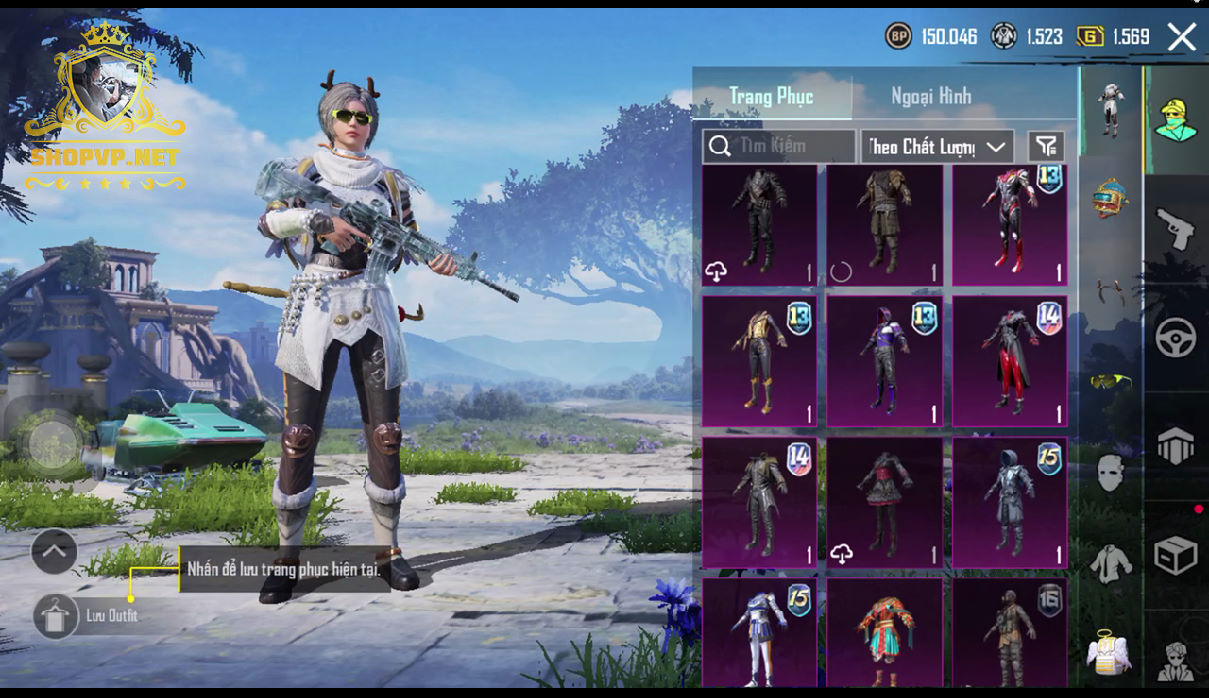Choose the white and blue dress outfit
This screenshot has width=1209, height=698.
[759, 632]
